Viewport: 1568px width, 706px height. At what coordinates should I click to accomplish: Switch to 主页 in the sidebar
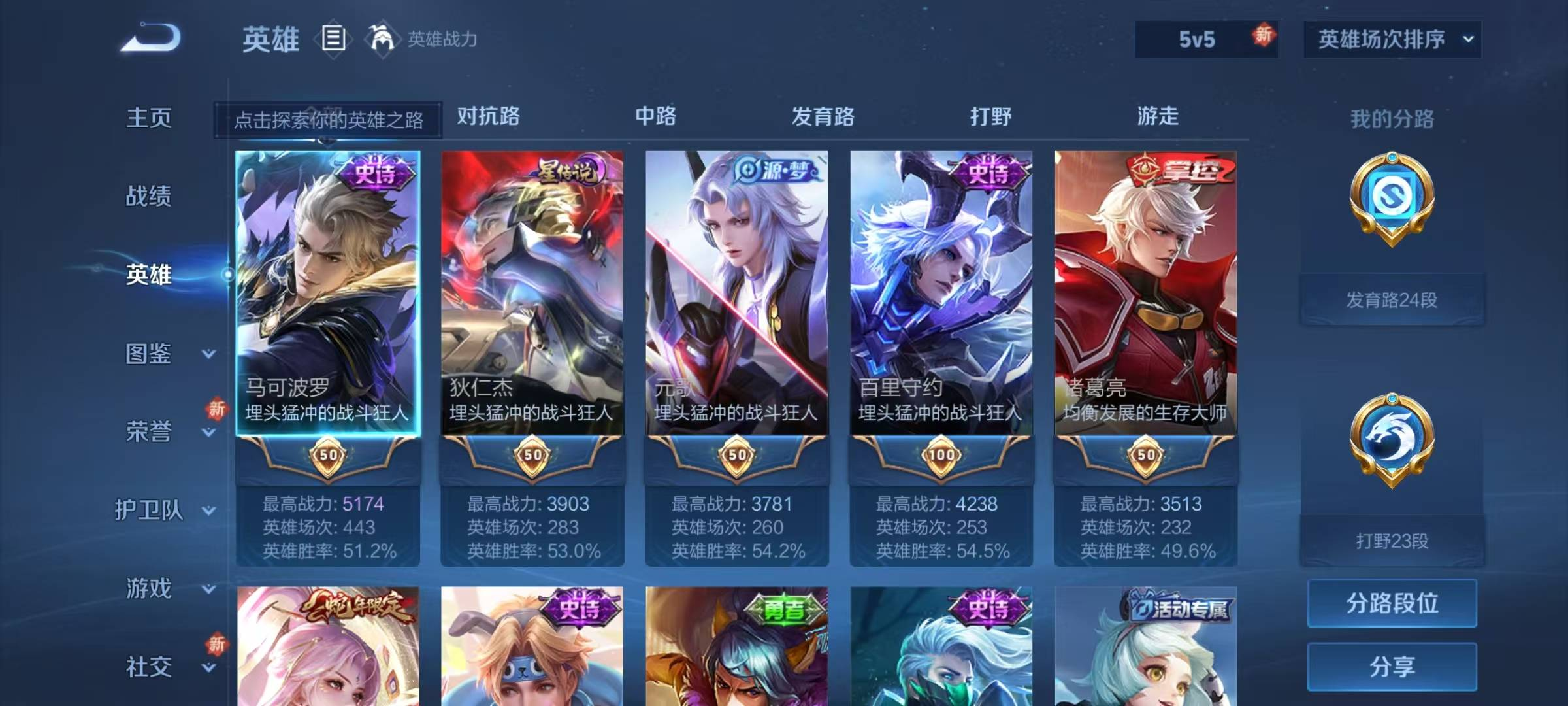[150, 118]
